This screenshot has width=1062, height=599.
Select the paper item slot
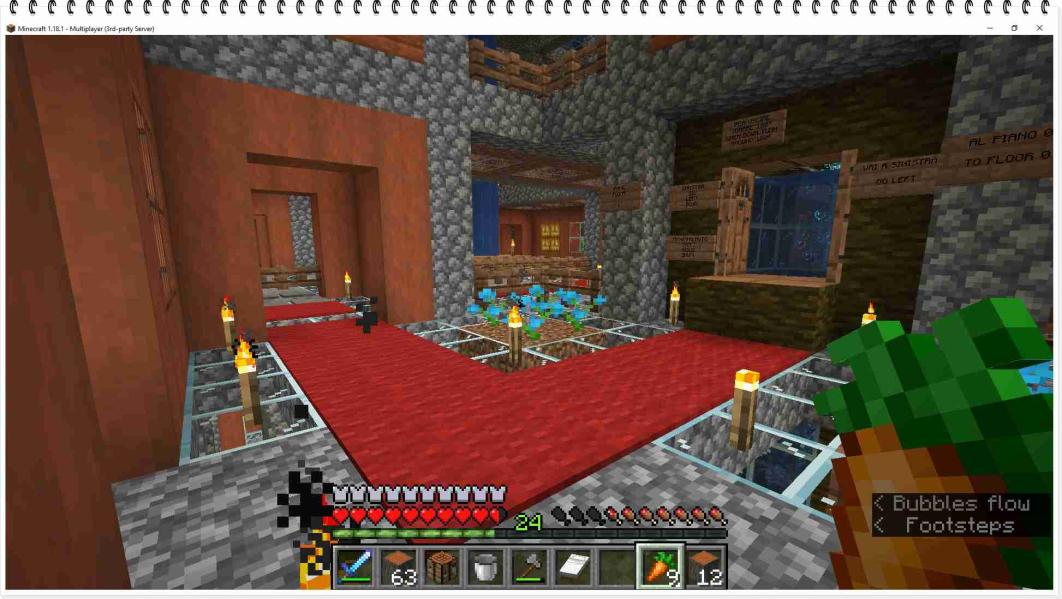click(572, 567)
